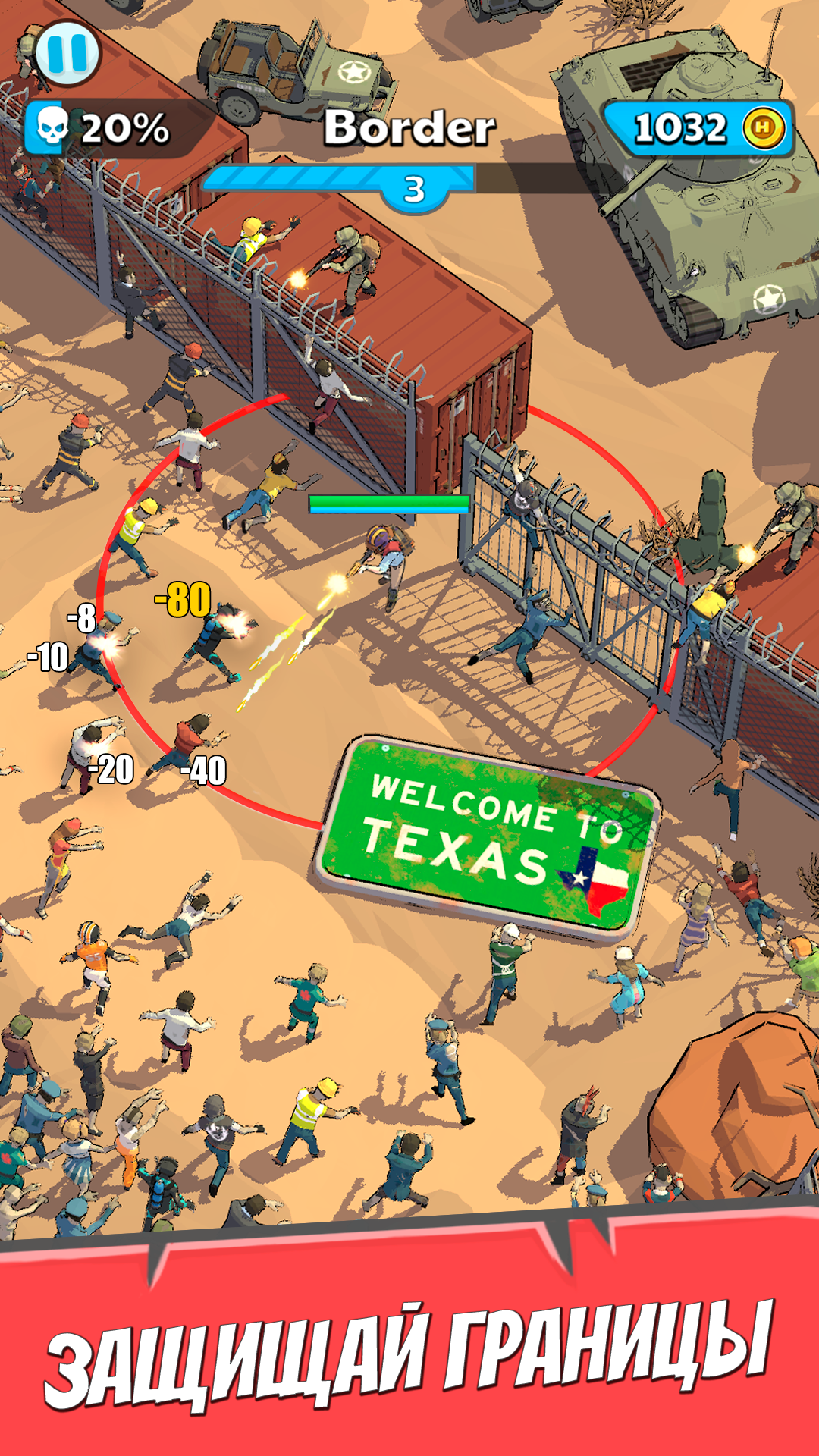Screen dimensions: 819x1456
Task: Tap the gold coin currency icon
Action: [x=763, y=128]
